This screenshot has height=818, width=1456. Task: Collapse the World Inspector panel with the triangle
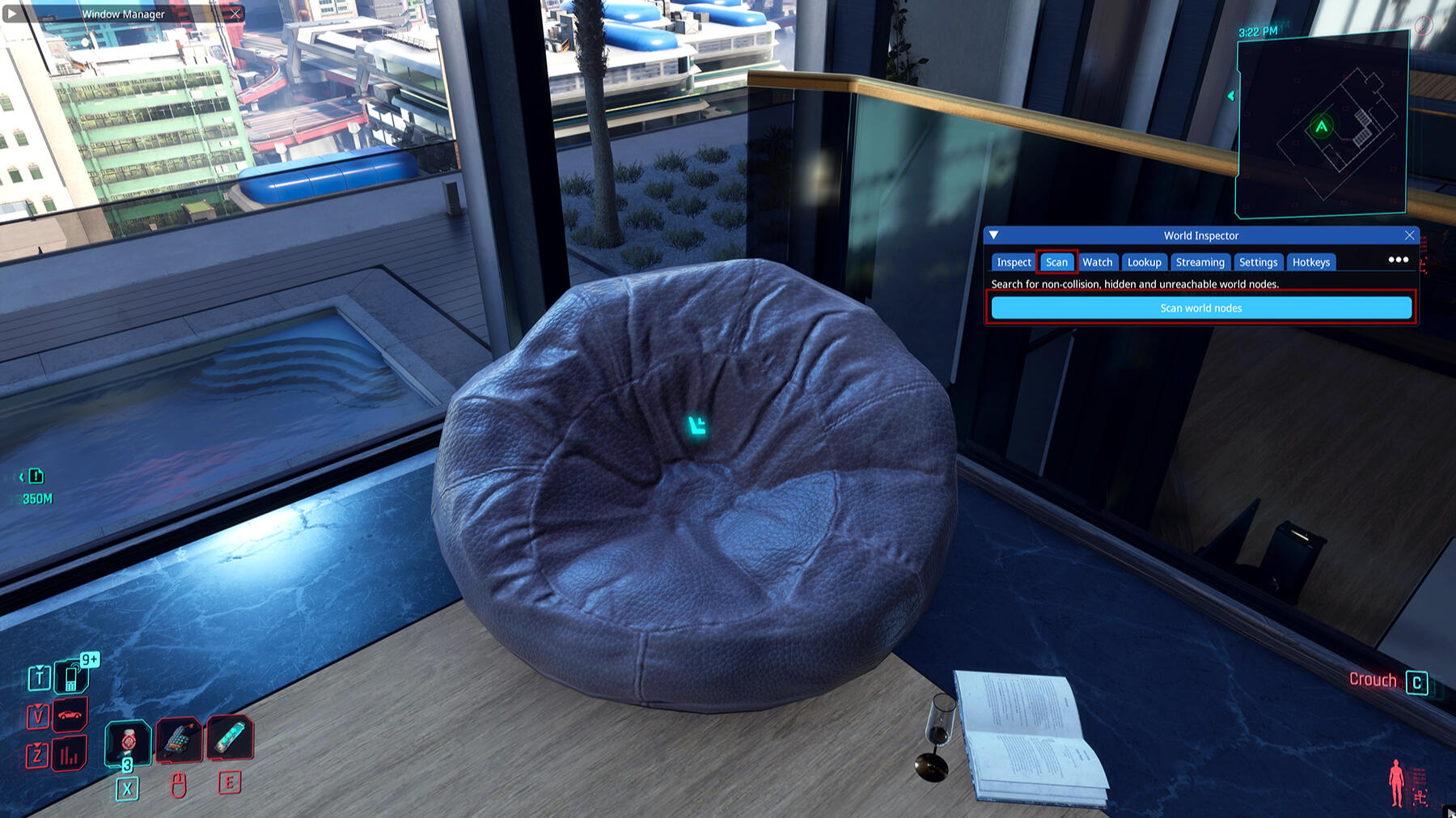tap(994, 235)
